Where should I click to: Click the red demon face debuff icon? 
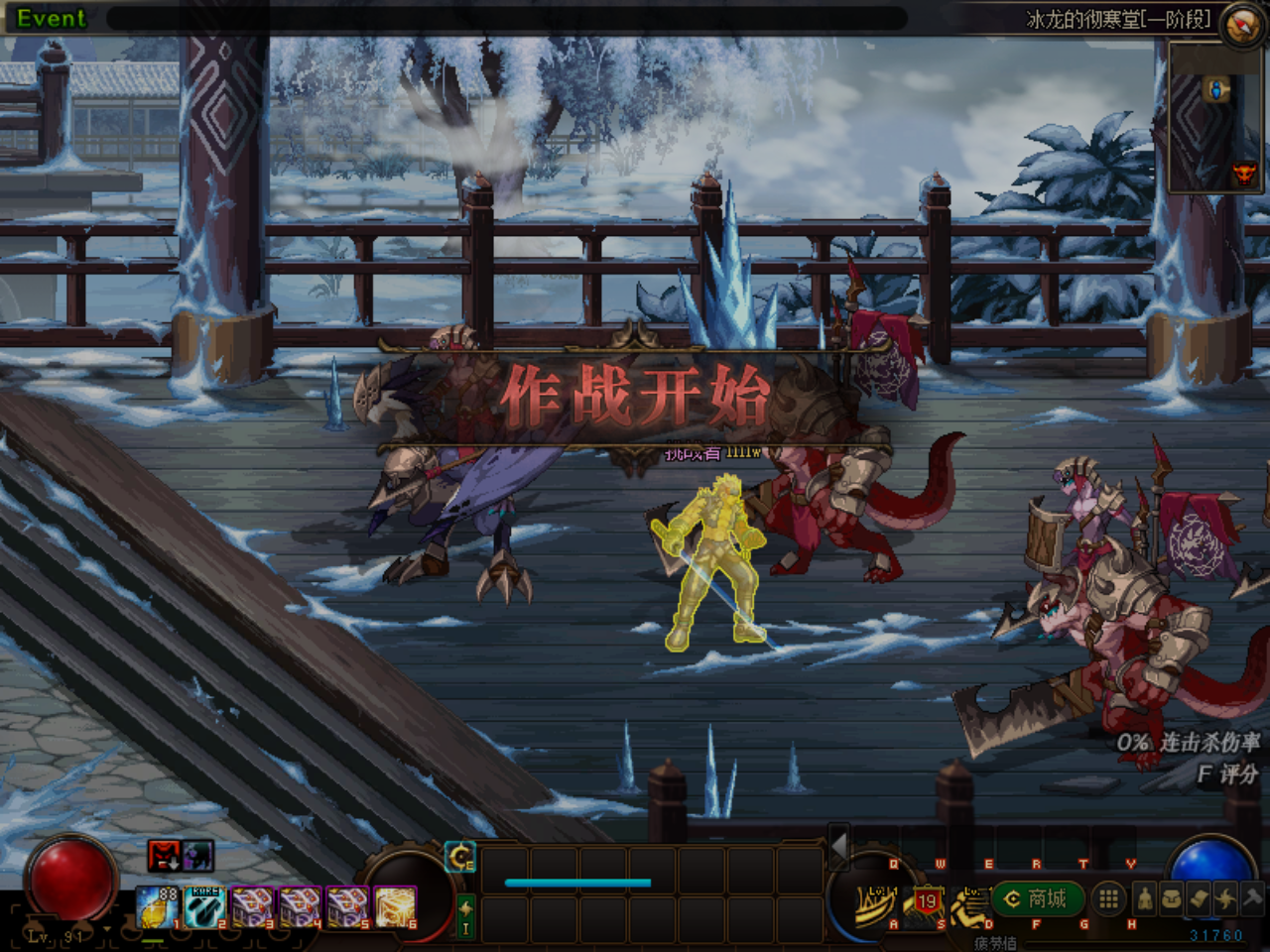164,855
